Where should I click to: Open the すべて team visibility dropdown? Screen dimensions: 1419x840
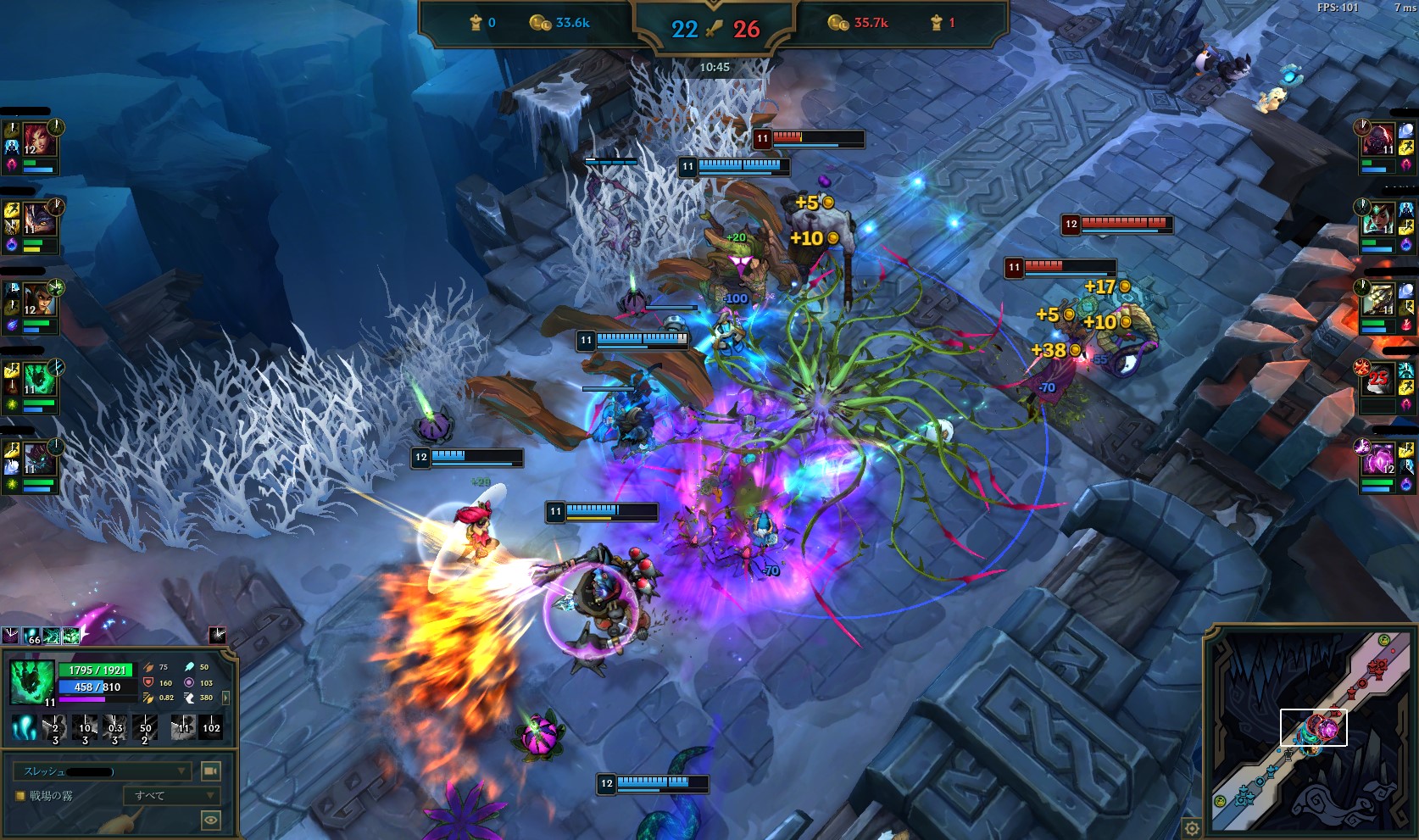172,796
